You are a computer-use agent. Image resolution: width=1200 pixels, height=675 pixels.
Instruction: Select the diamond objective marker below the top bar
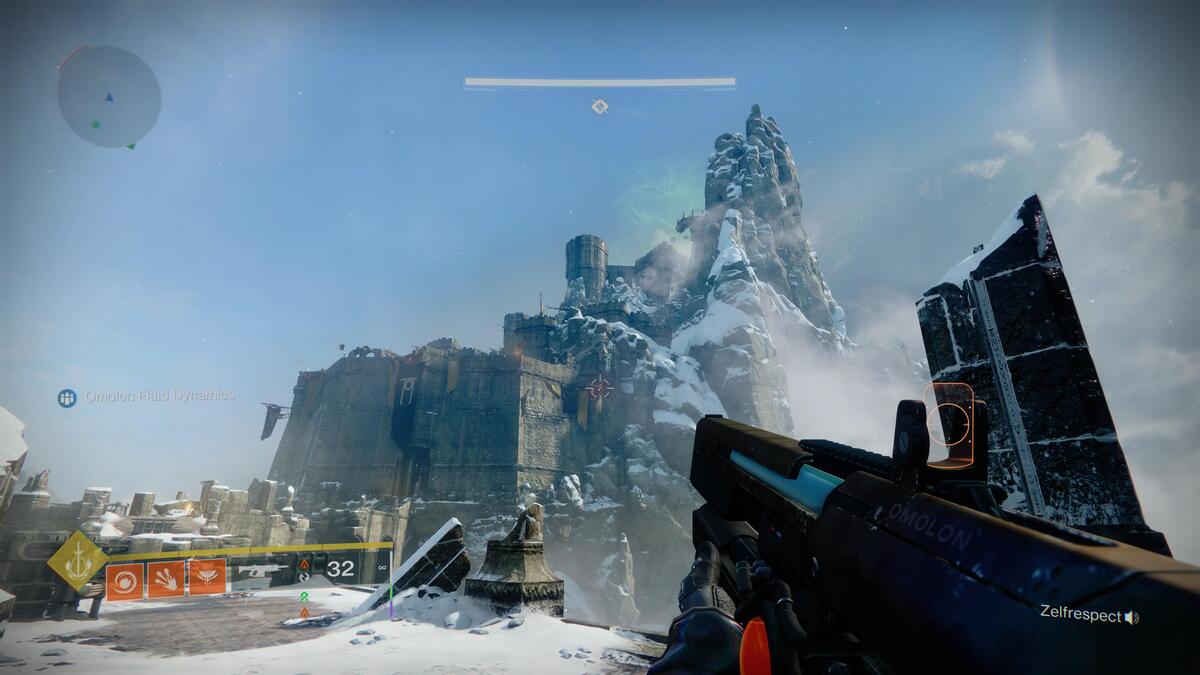pos(599,106)
